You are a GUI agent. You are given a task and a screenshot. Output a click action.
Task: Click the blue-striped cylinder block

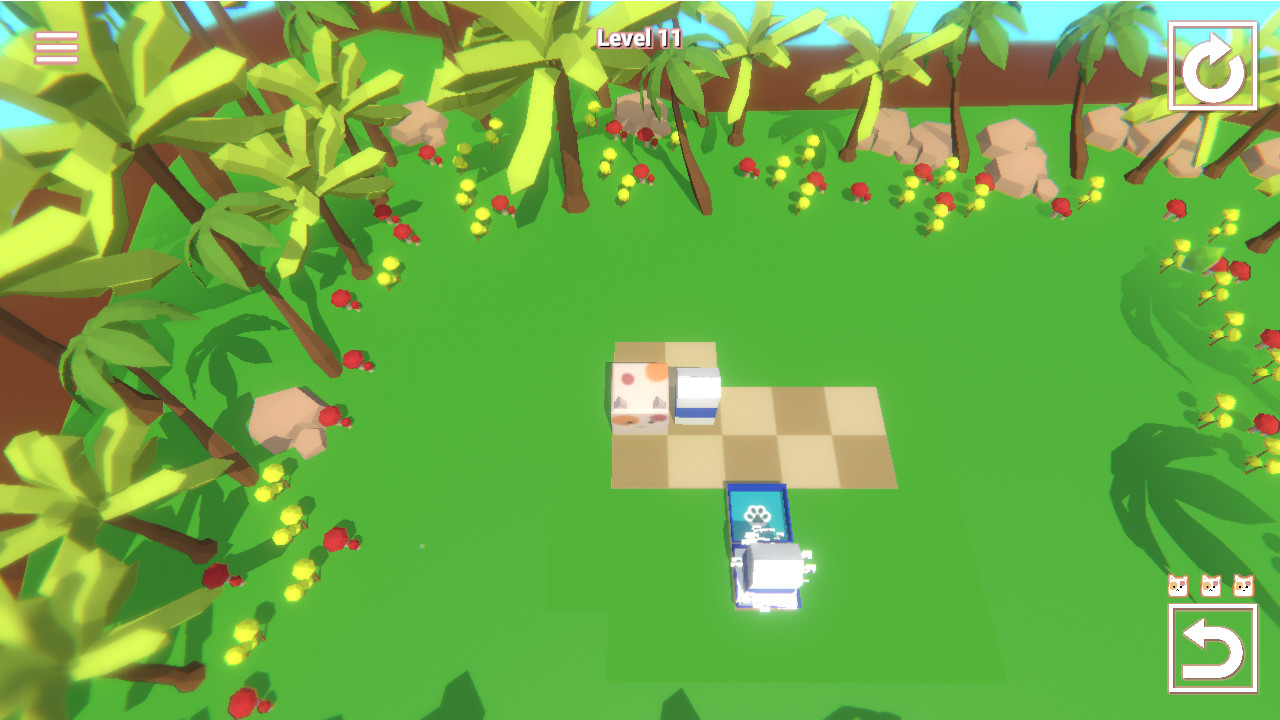click(x=697, y=398)
